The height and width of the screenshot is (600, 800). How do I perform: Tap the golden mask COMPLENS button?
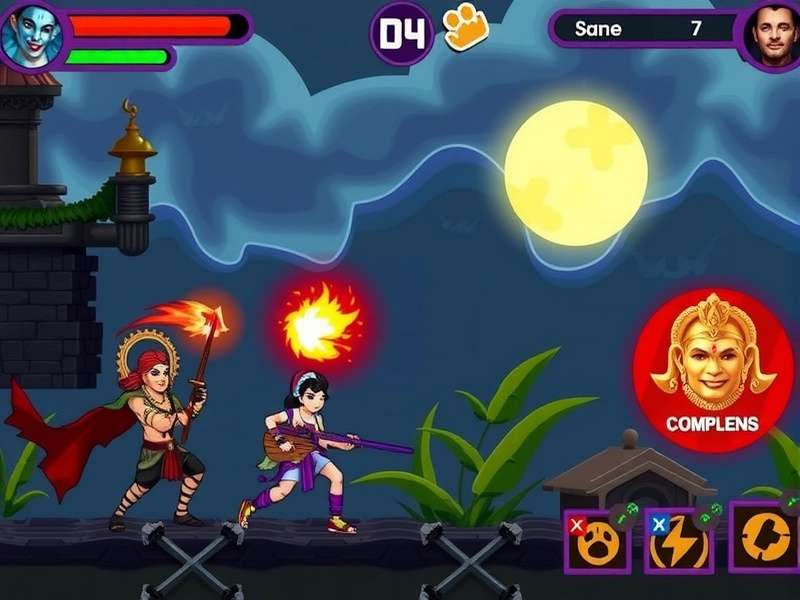pyautogui.click(x=713, y=371)
